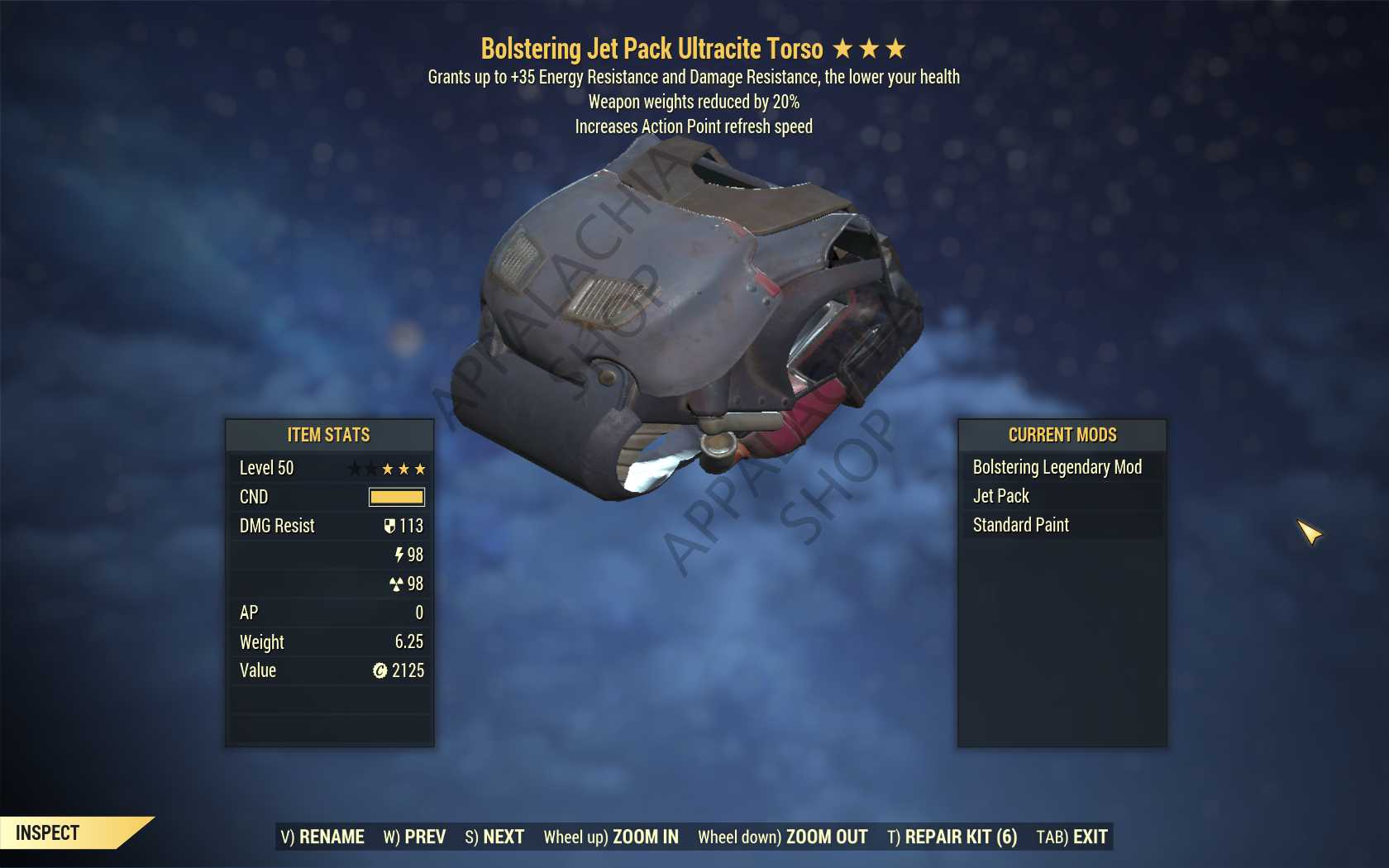The image size is (1389, 868).
Task: Select the Bolstering Legendary Mod row
Action: 1057,467
